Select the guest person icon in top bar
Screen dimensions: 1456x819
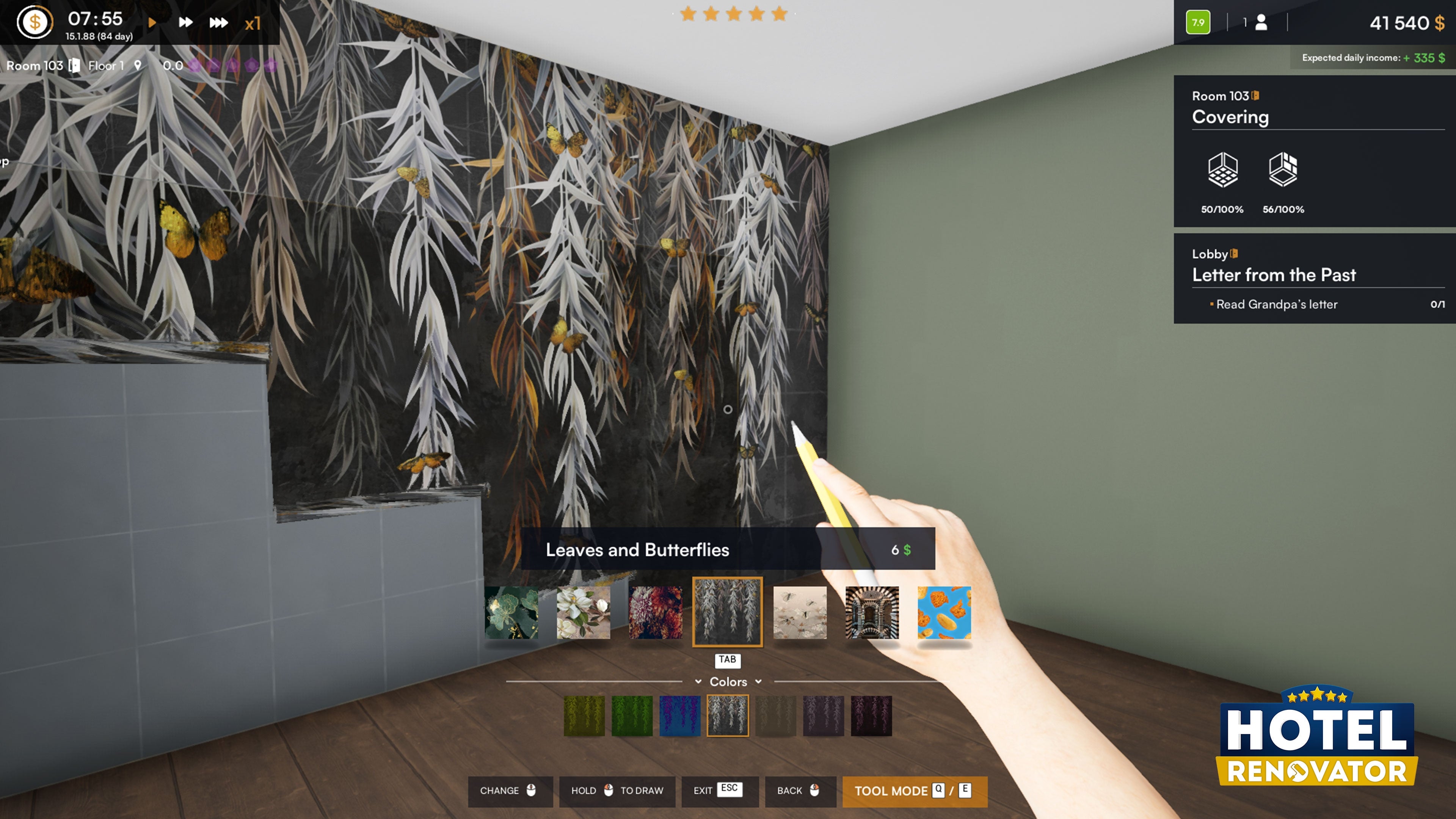[x=1261, y=23]
